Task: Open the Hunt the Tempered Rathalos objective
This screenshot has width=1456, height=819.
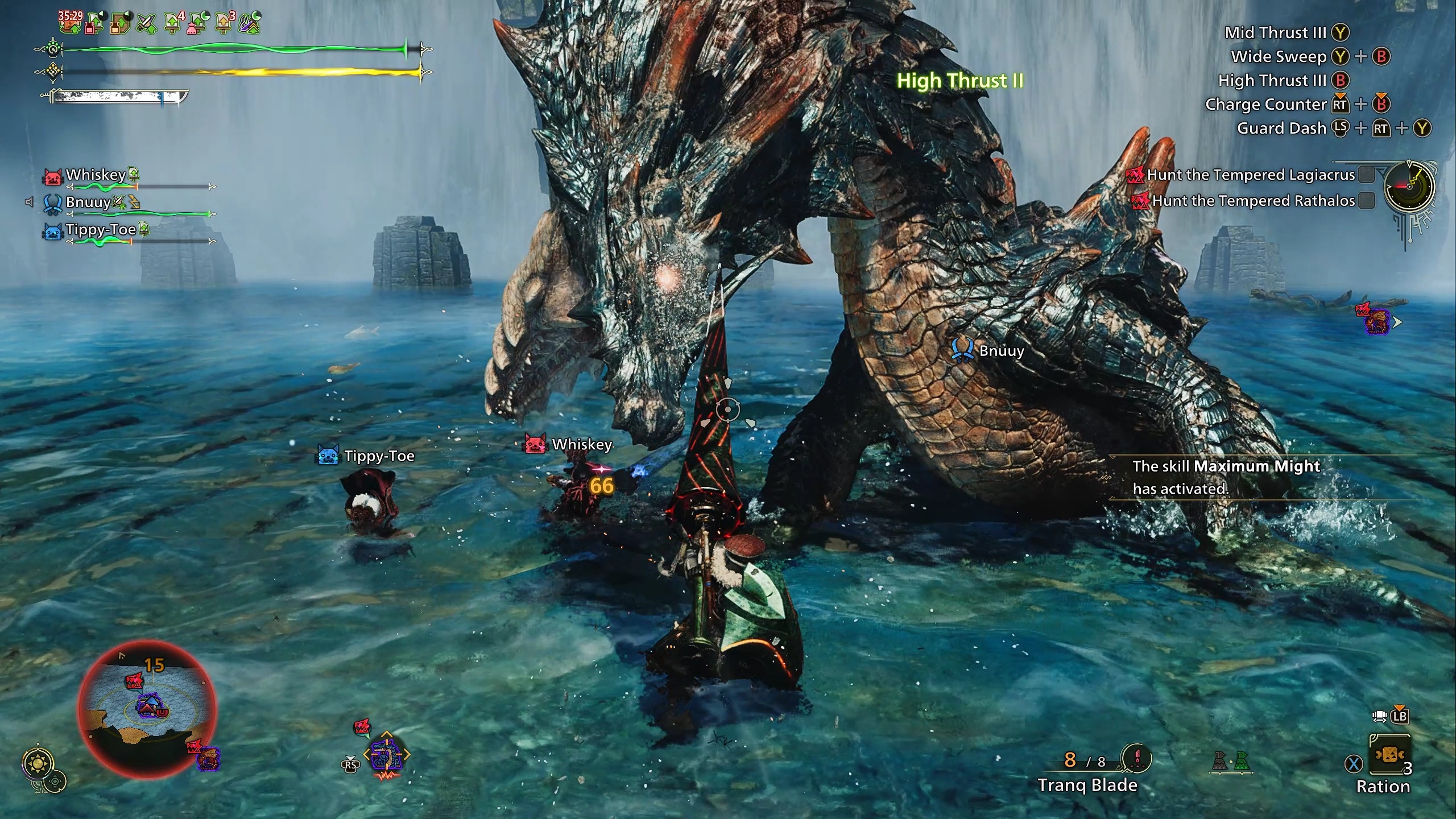Action: pos(1252,201)
